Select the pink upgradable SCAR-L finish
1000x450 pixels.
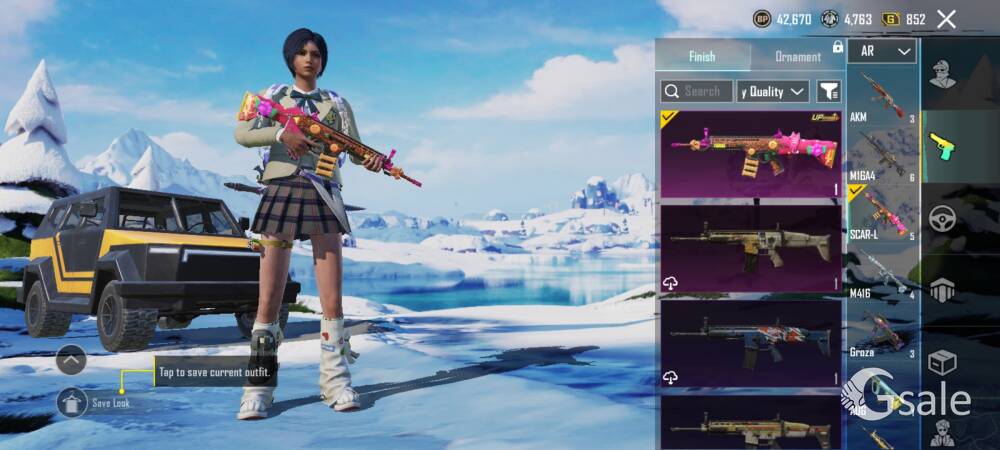(x=750, y=153)
